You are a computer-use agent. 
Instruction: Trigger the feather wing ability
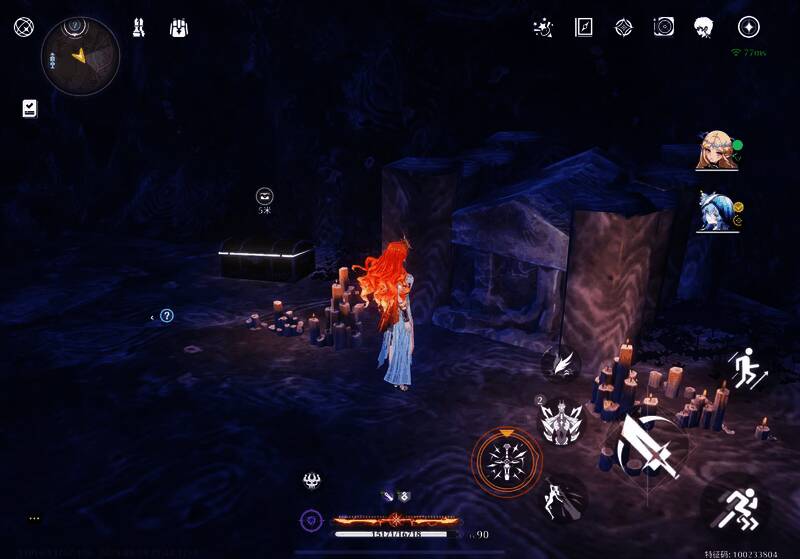point(563,362)
